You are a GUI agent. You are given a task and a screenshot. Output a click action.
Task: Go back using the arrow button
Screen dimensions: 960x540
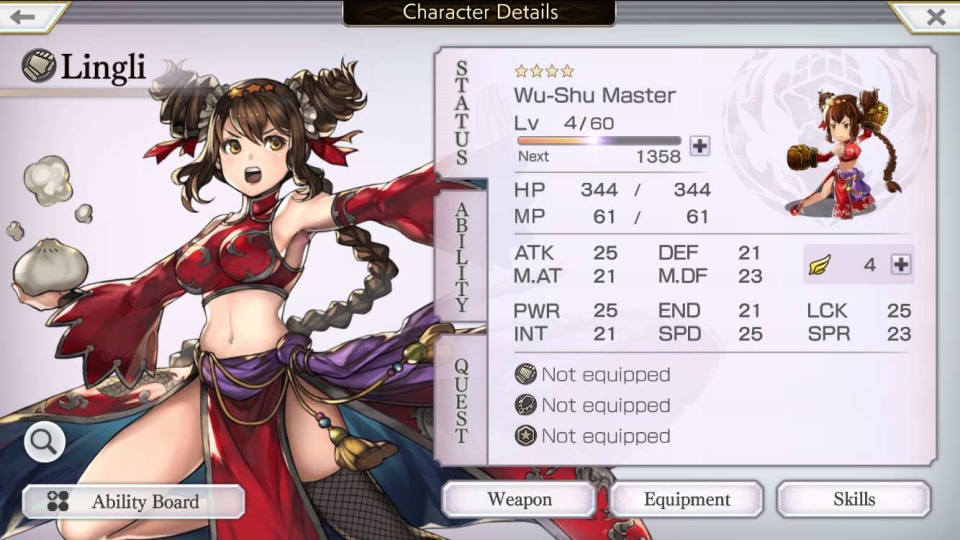(24, 16)
